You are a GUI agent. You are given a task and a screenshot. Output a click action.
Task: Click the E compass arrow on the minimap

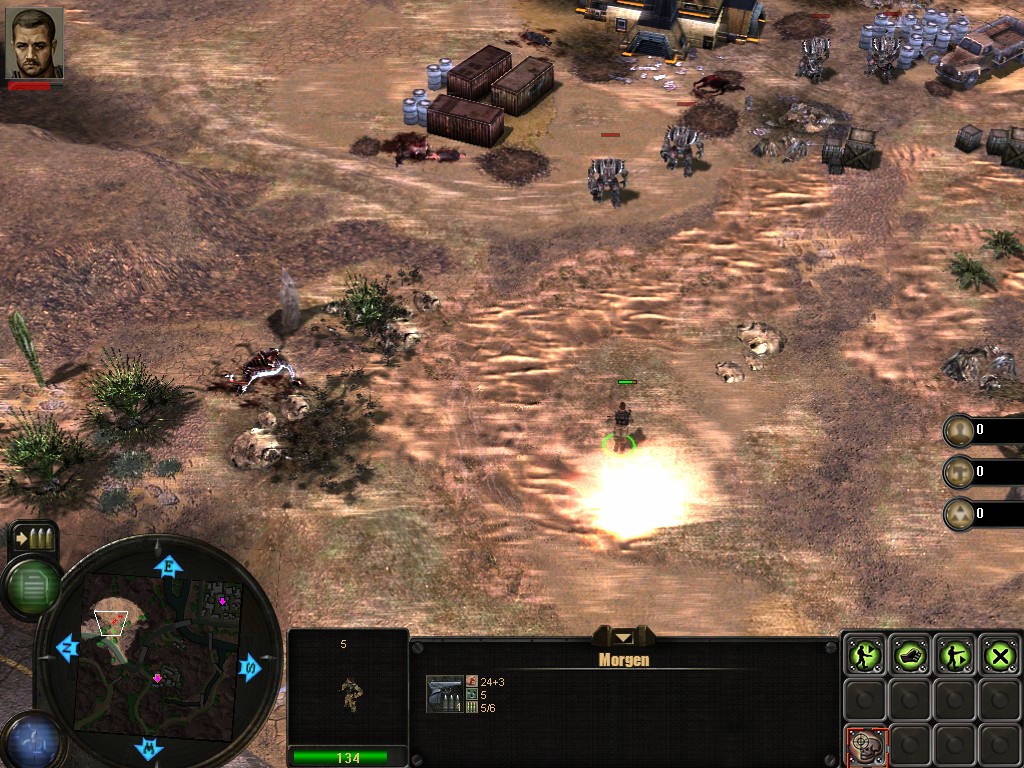coord(168,567)
